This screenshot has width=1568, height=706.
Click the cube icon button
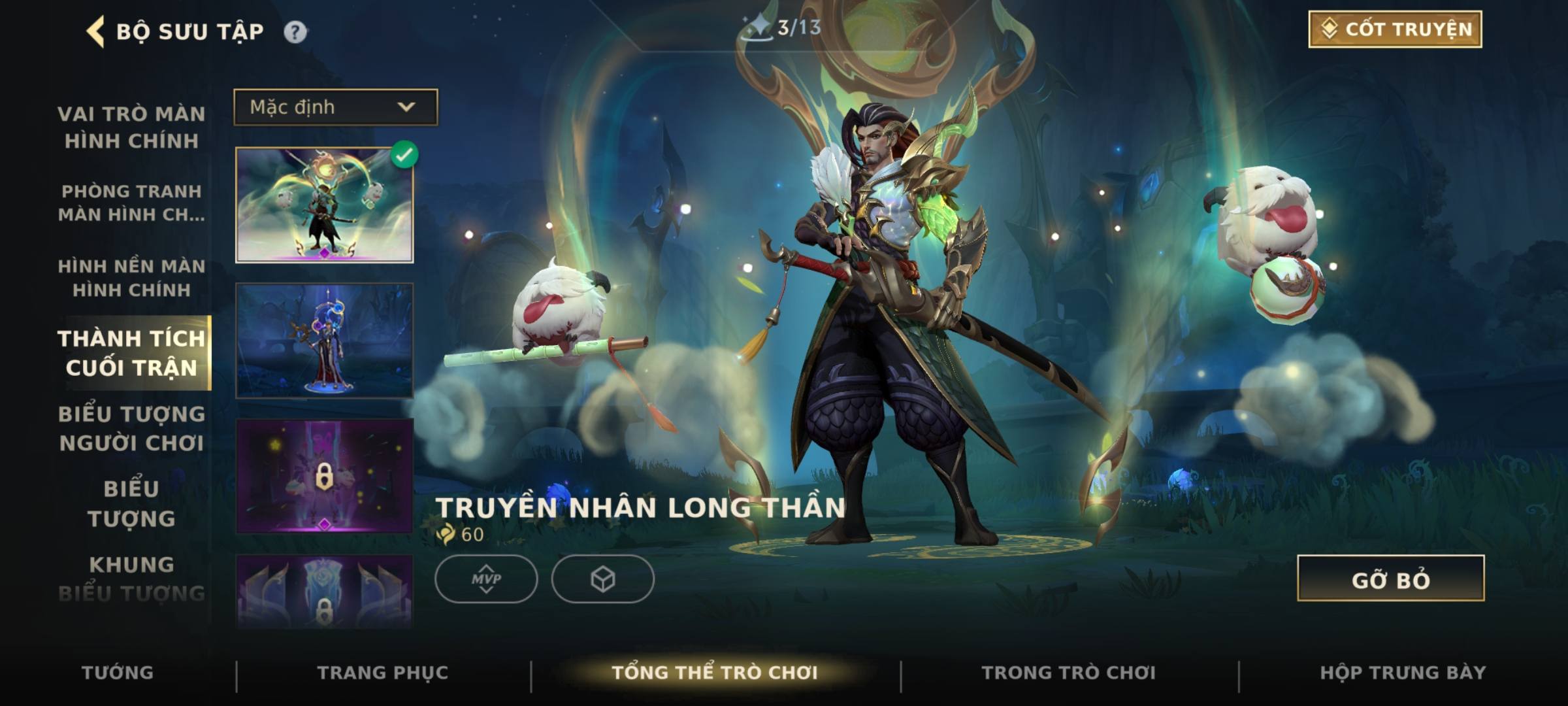coord(602,579)
